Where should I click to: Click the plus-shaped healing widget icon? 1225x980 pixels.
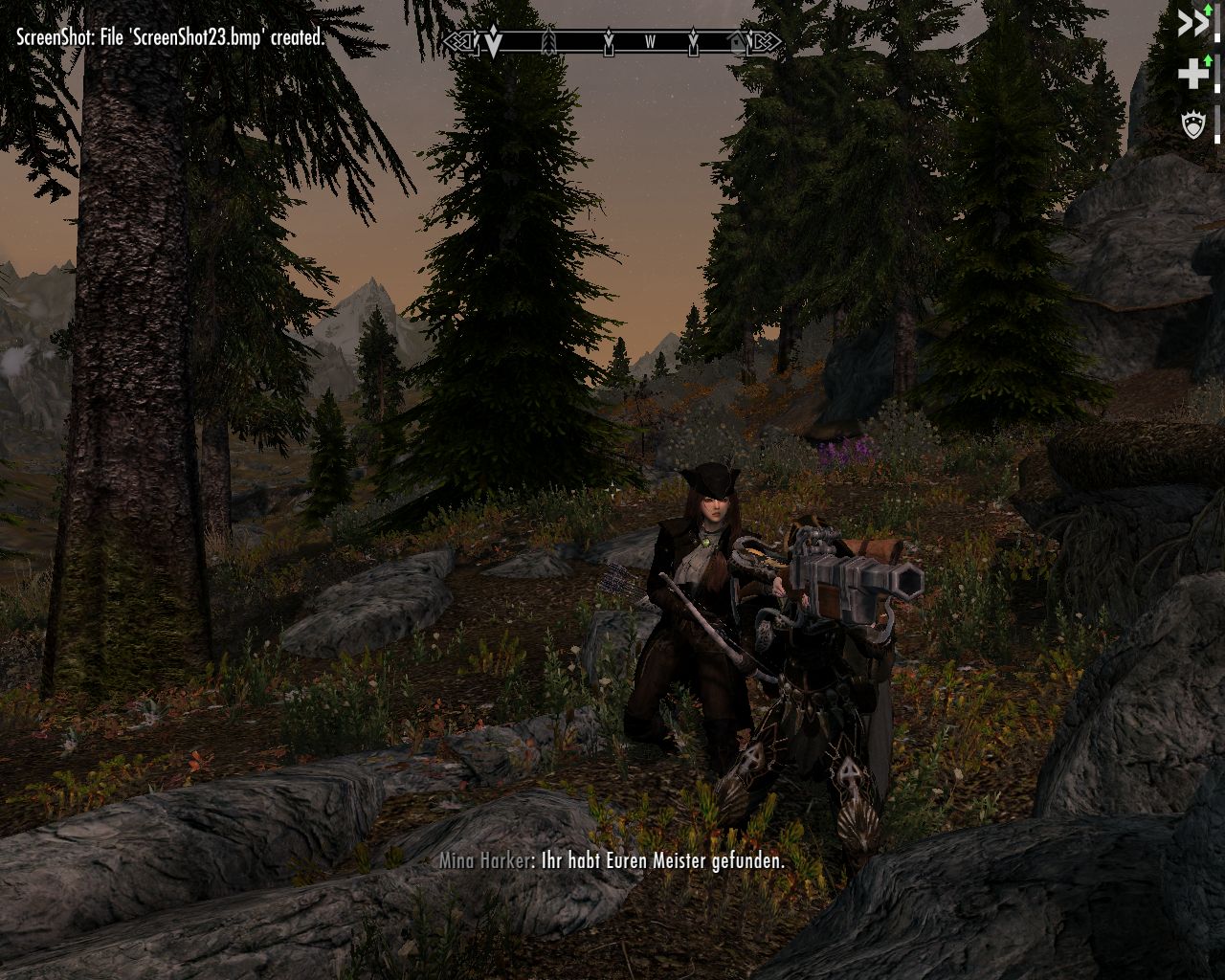(1192, 73)
